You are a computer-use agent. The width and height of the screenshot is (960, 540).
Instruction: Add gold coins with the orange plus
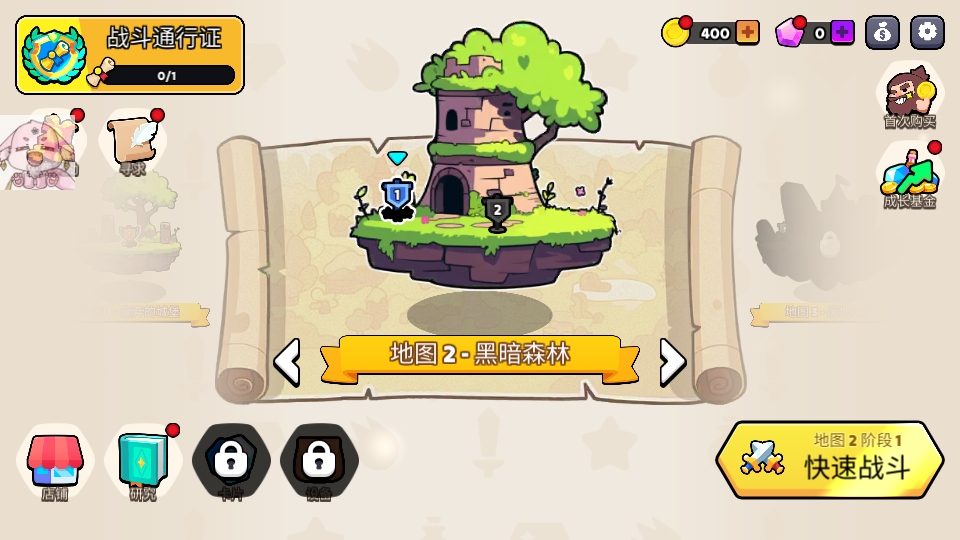tap(747, 33)
